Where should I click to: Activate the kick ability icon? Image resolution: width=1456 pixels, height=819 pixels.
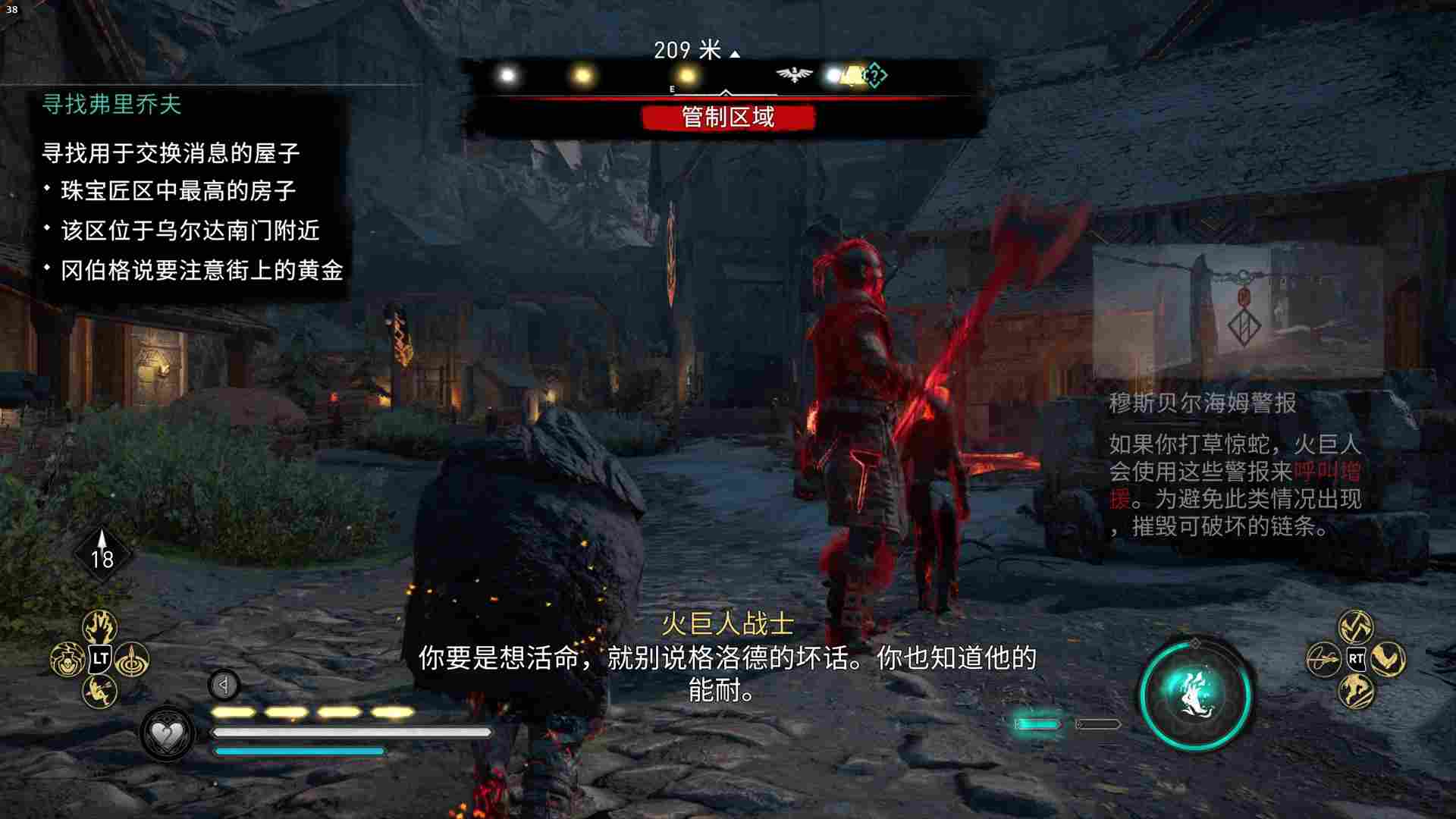pyautogui.click(x=99, y=690)
